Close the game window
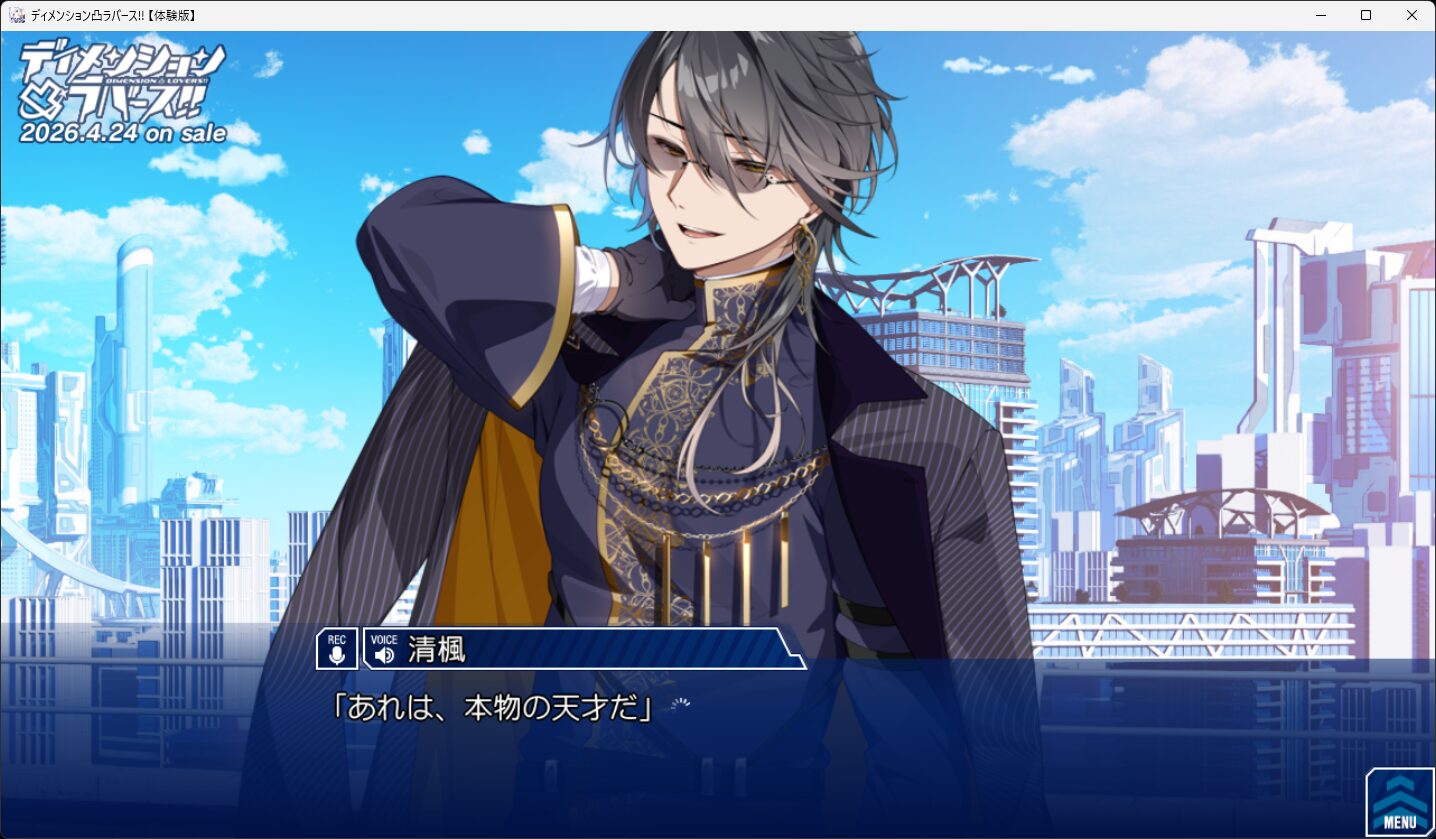 click(x=1411, y=15)
